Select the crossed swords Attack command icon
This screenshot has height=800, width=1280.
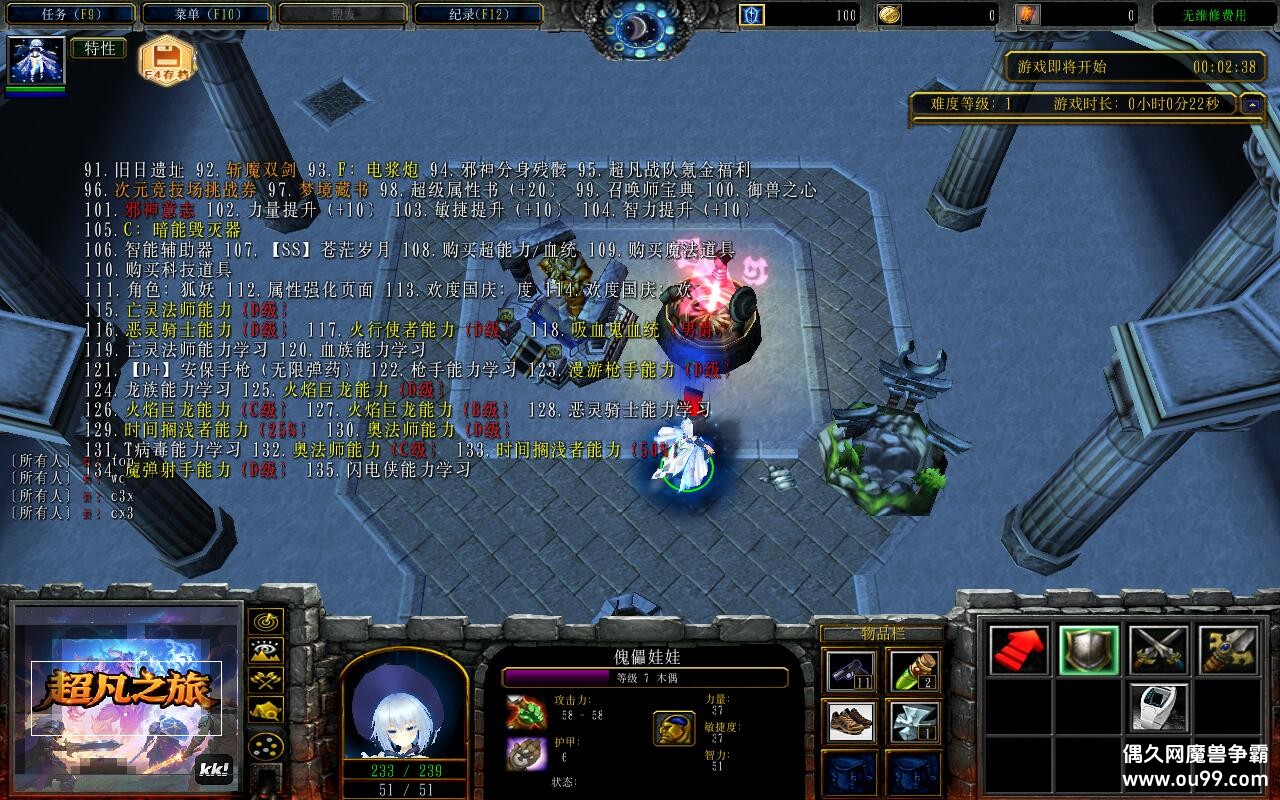coord(1158,650)
